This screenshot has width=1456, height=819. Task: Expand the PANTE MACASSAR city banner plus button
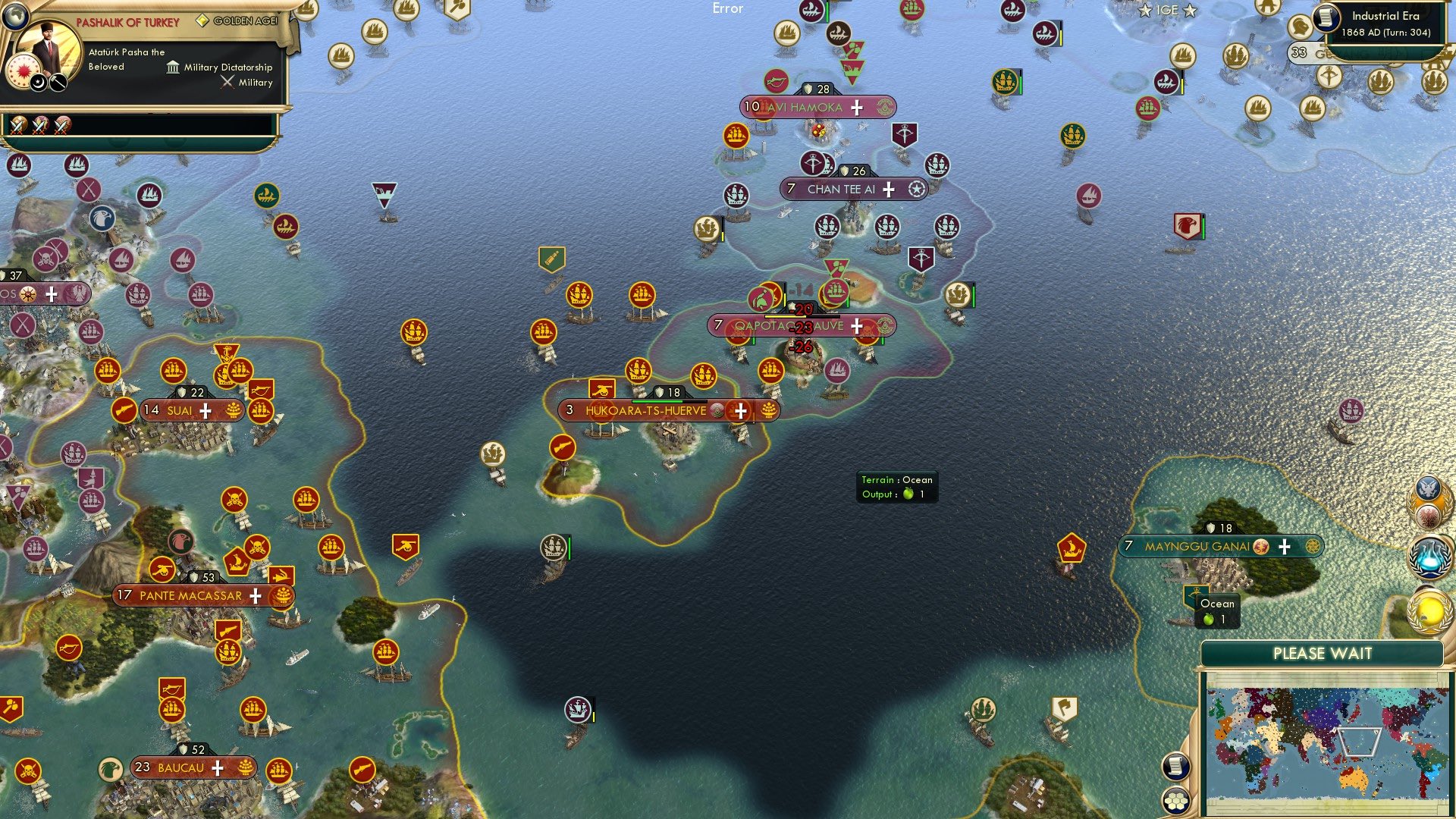(255, 596)
